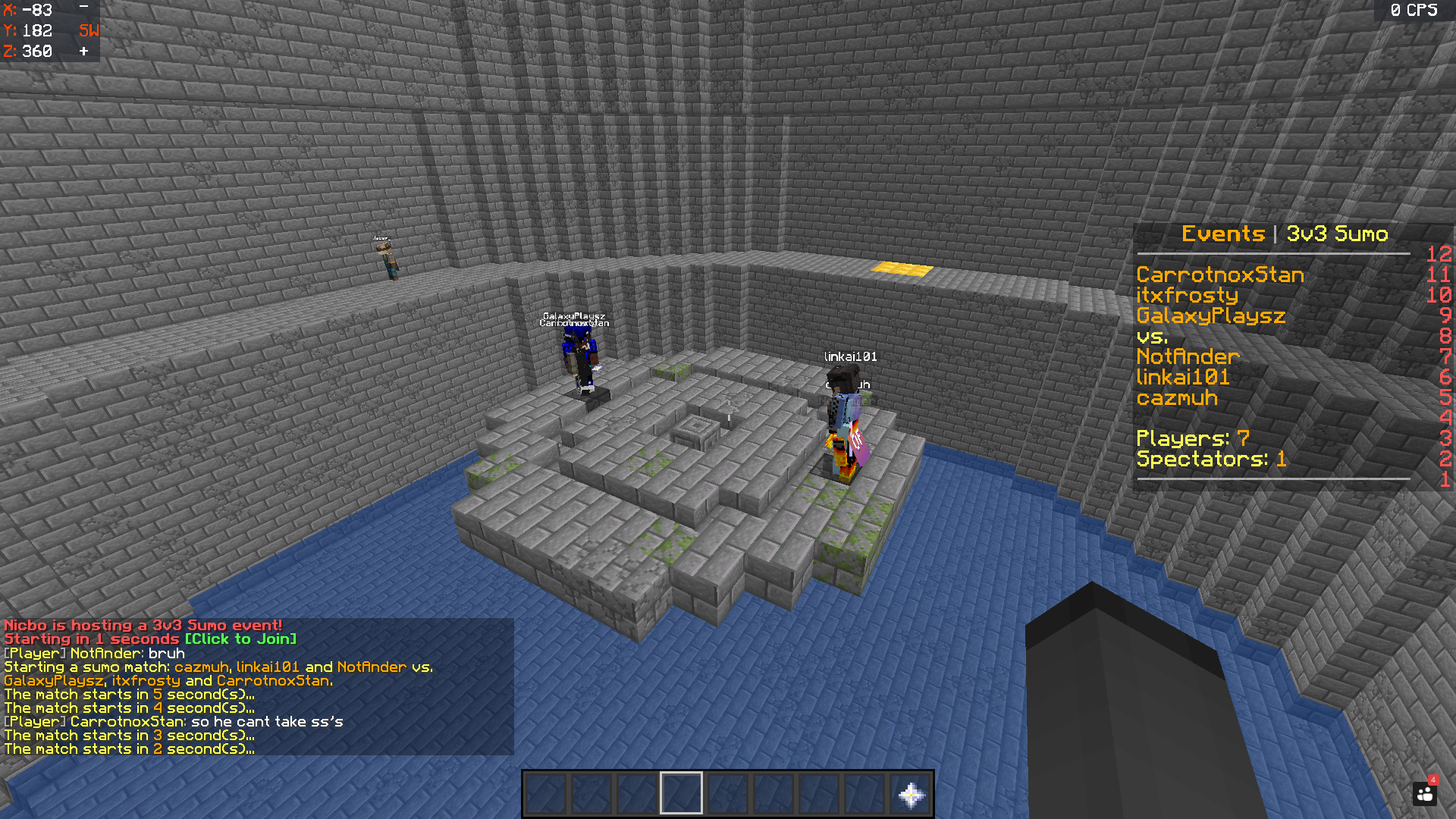
Task: Click the red notification badge showing 4
Action: [1432, 780]
